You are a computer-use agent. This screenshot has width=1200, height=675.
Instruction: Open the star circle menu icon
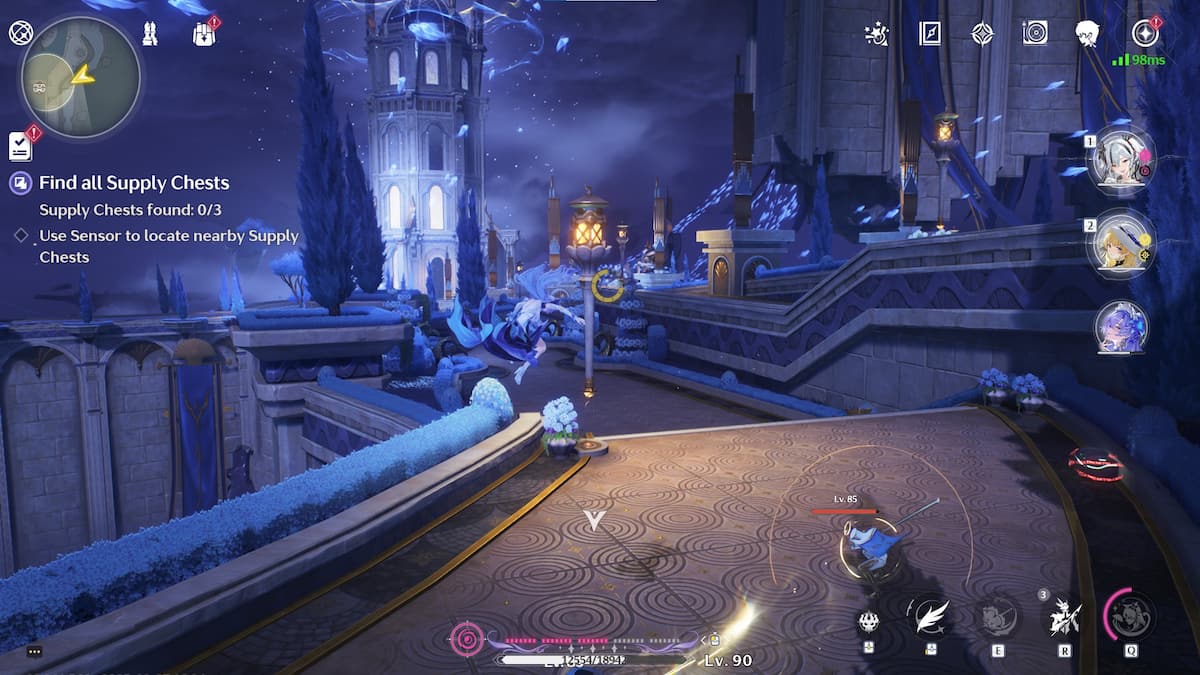pyautogui.click(x=1145, y=34)
